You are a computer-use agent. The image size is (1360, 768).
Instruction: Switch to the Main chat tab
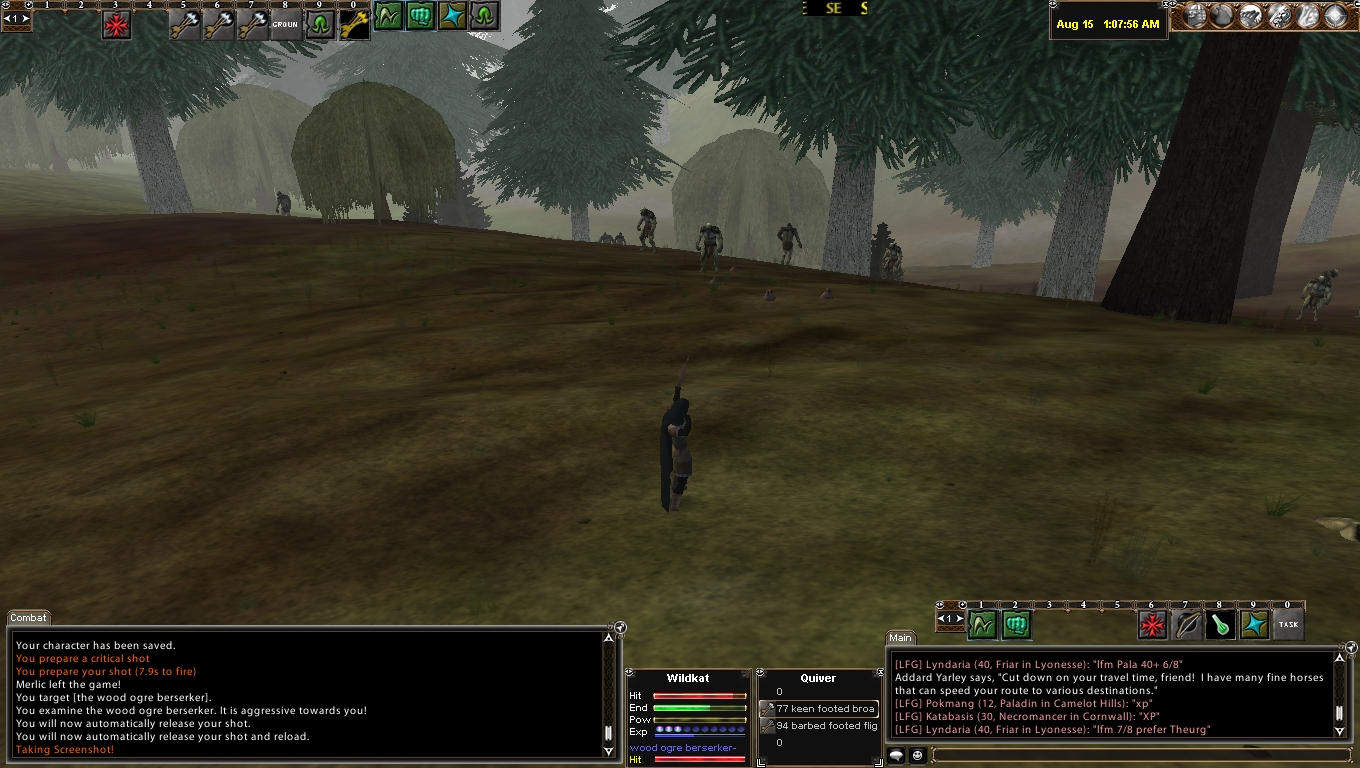click(900, 638)
